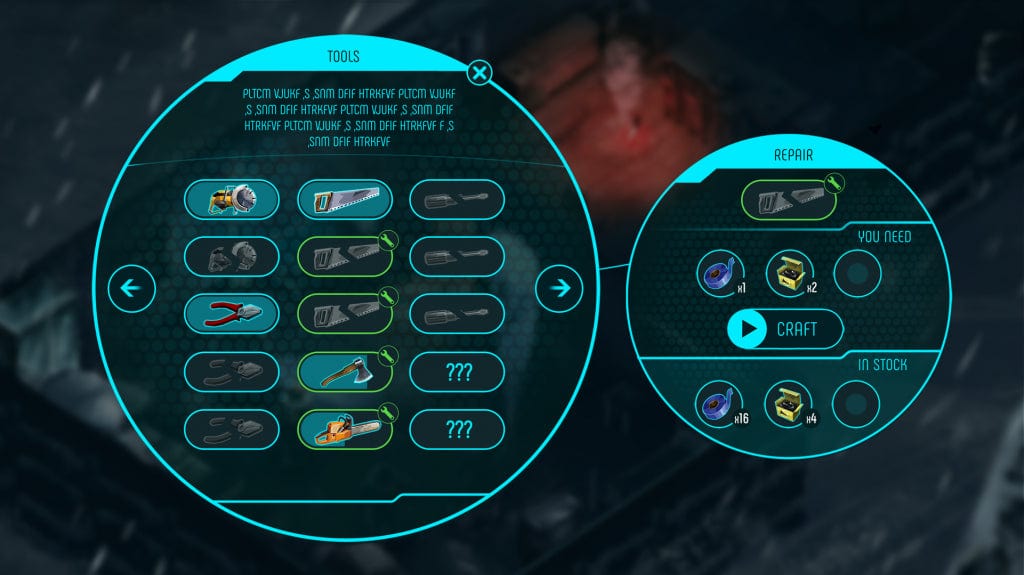Pick the axe tool slot
The width and height of the screenshot is (1024, 575).
click(x=345, y=372)
